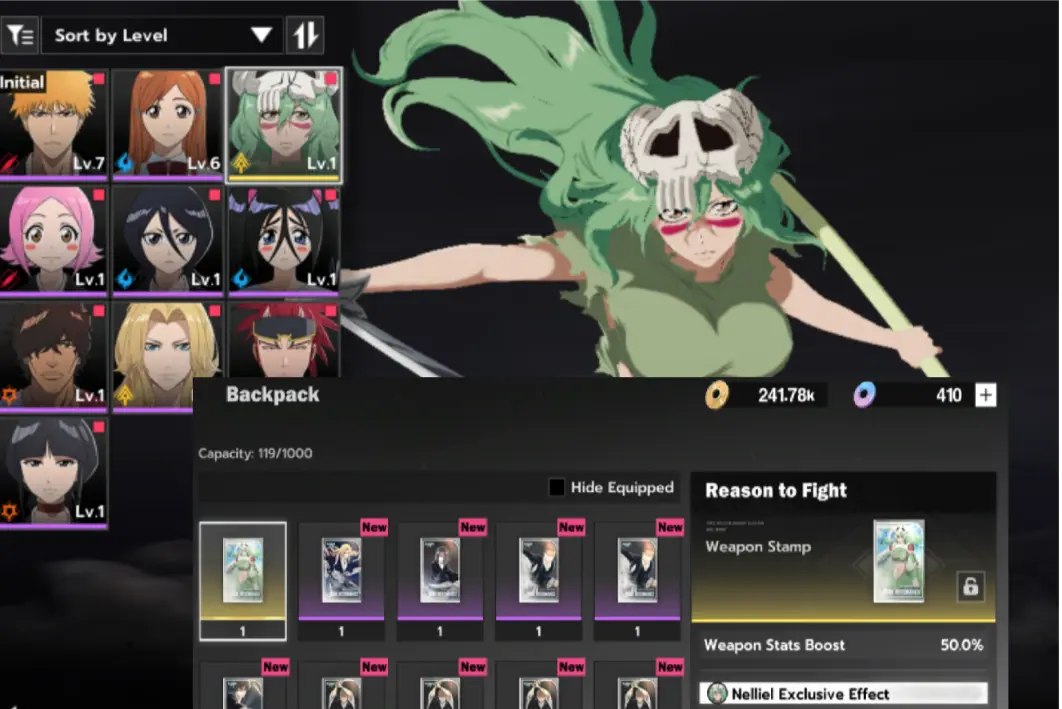
Task: Choose the Orihime Lv.6 character portrait
Action: [x=167, y=124]
